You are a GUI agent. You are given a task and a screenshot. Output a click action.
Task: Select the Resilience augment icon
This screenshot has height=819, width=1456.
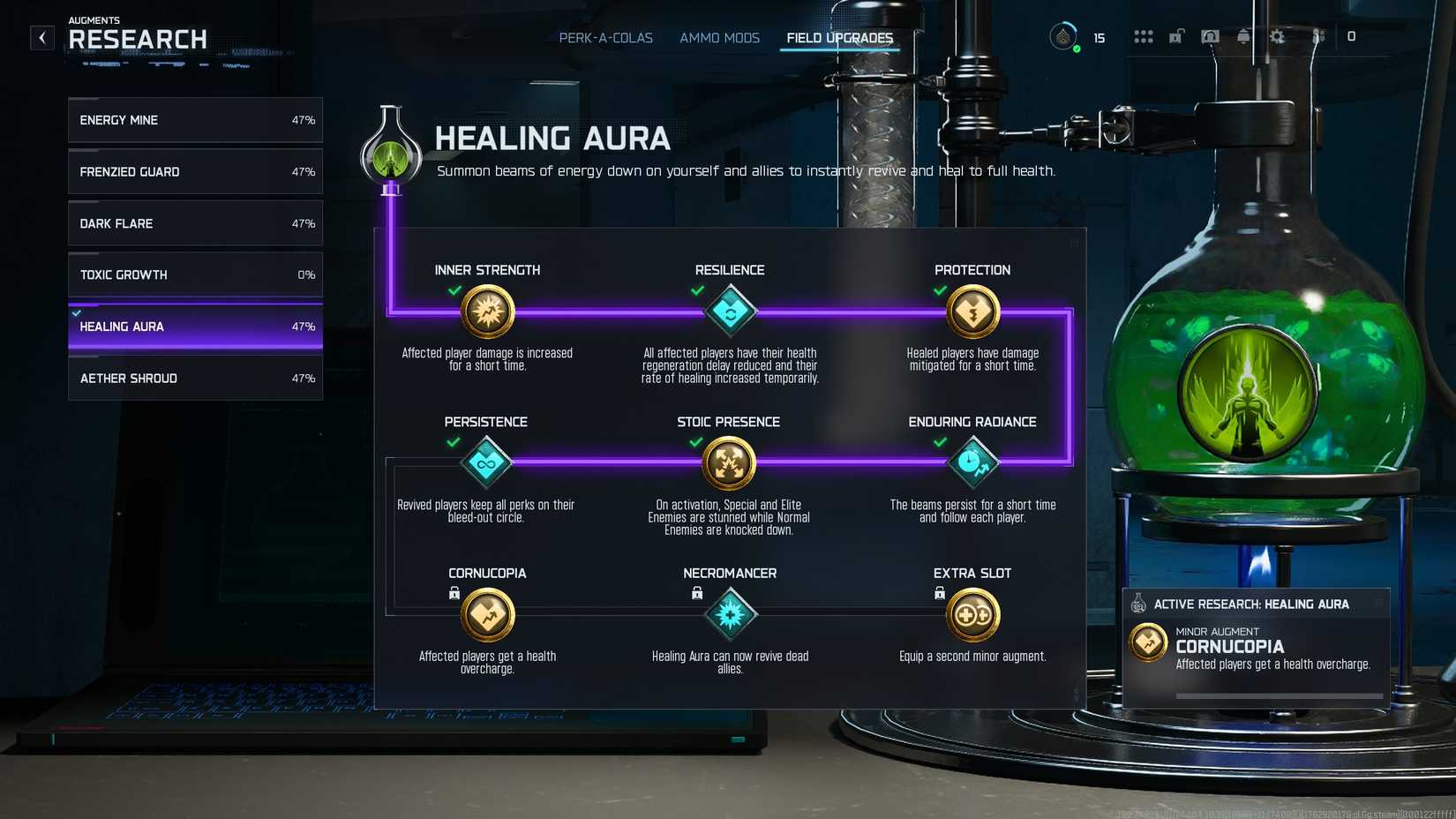[730, 312]
